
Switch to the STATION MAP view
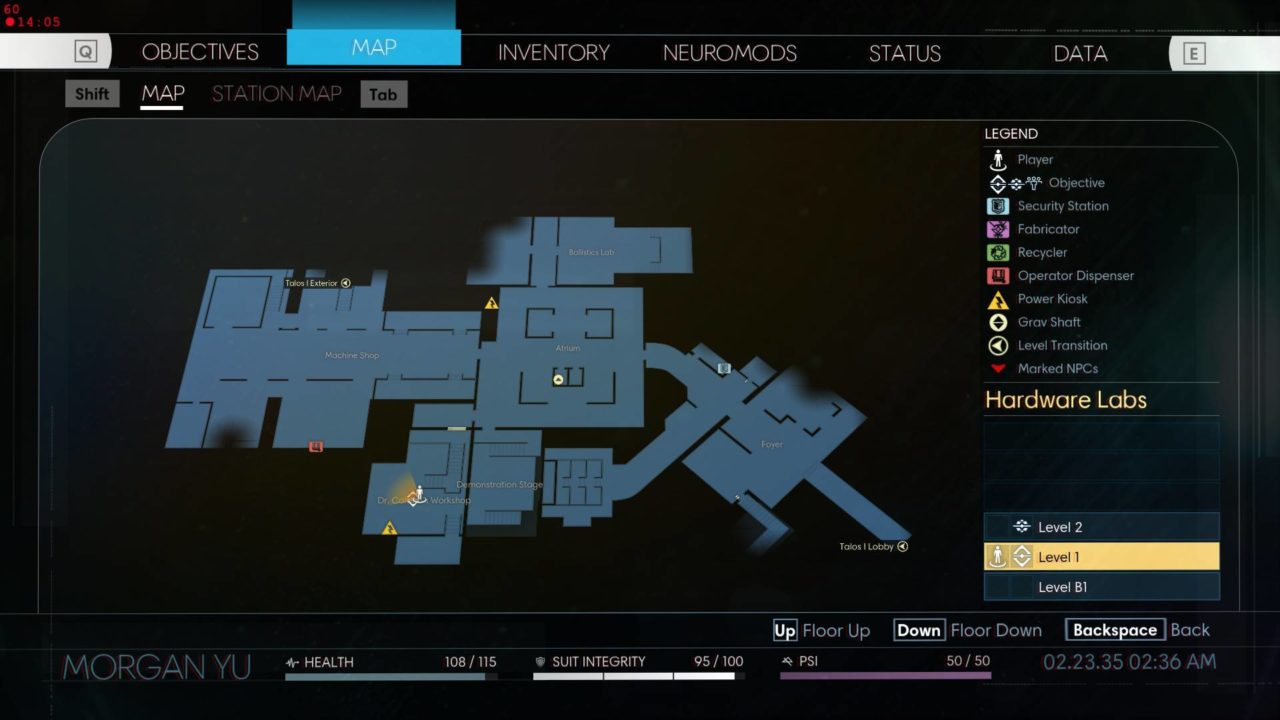coord(276,93)
